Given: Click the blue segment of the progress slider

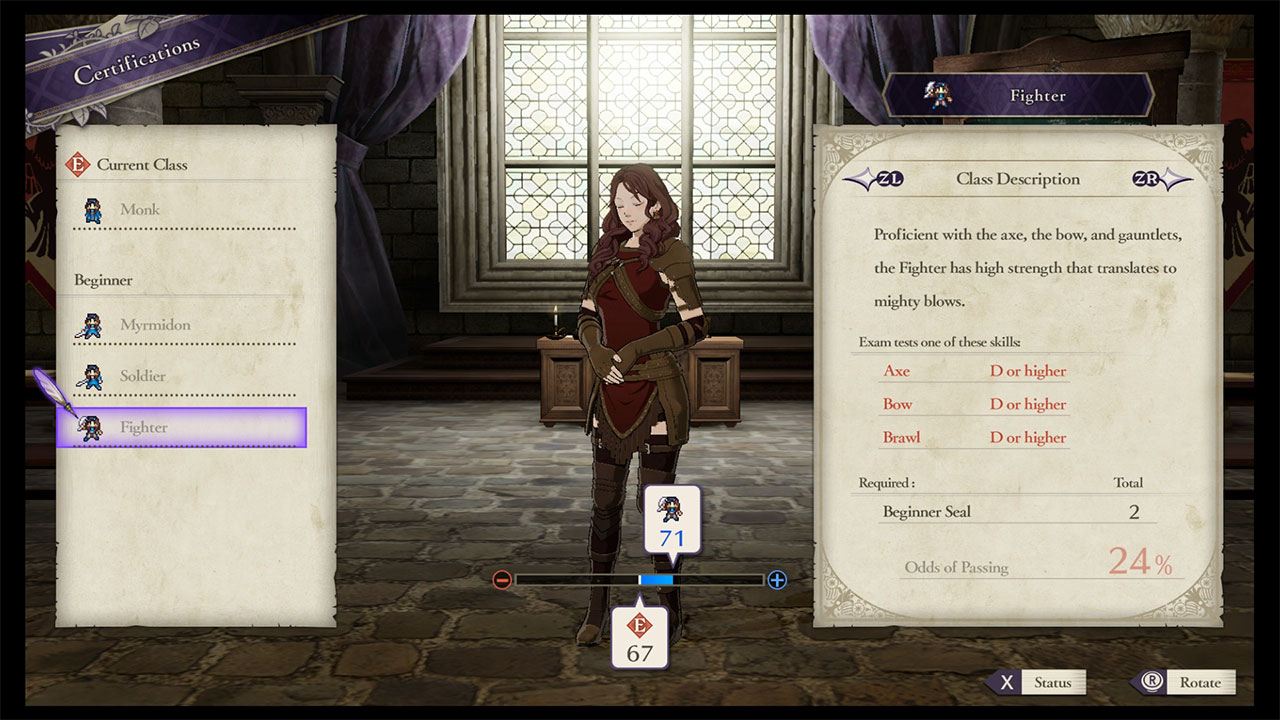Looking at the screenshot, I should click(x=657, y=579).
